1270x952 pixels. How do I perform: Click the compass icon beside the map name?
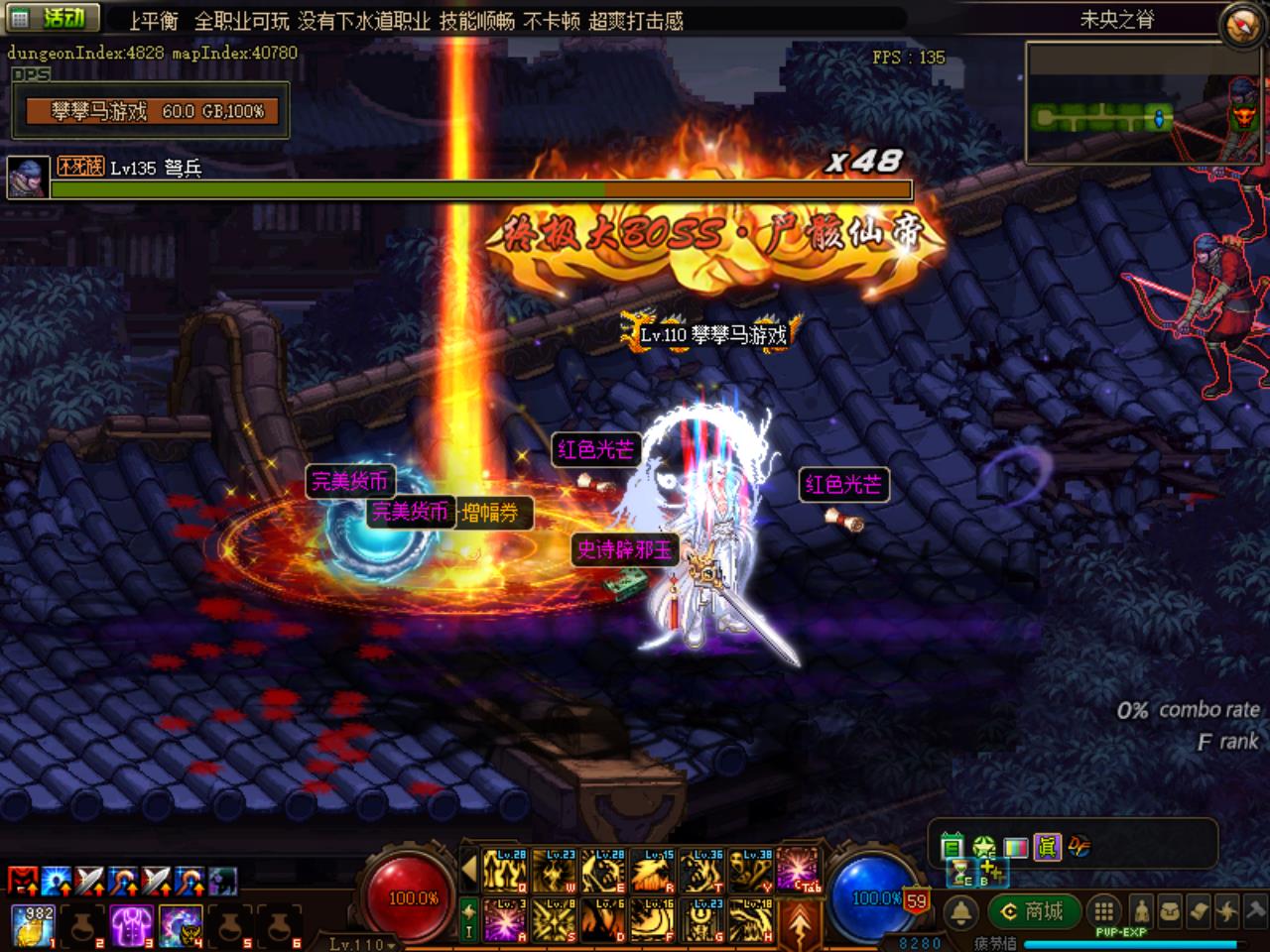1242,26
